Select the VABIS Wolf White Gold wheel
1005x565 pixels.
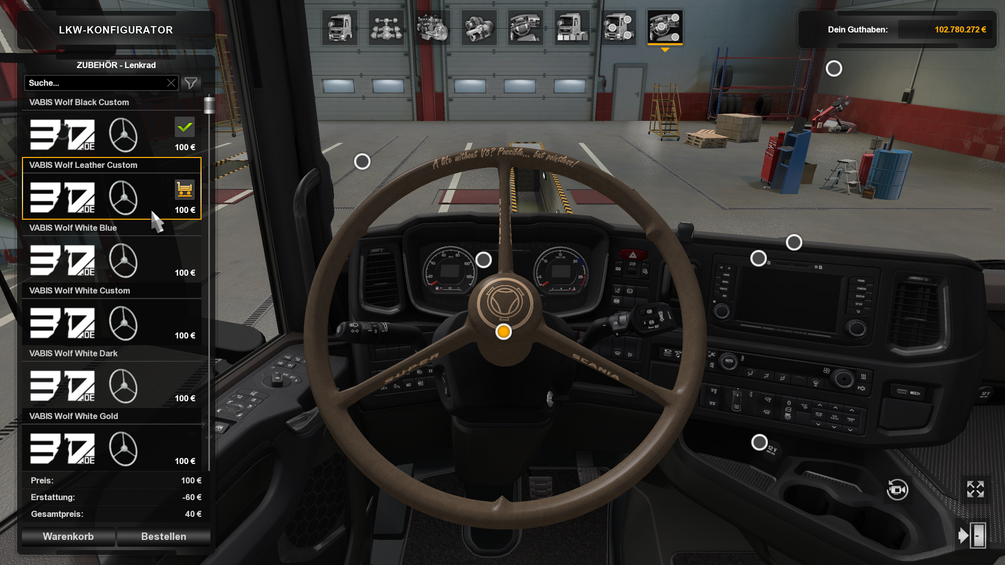110,449
